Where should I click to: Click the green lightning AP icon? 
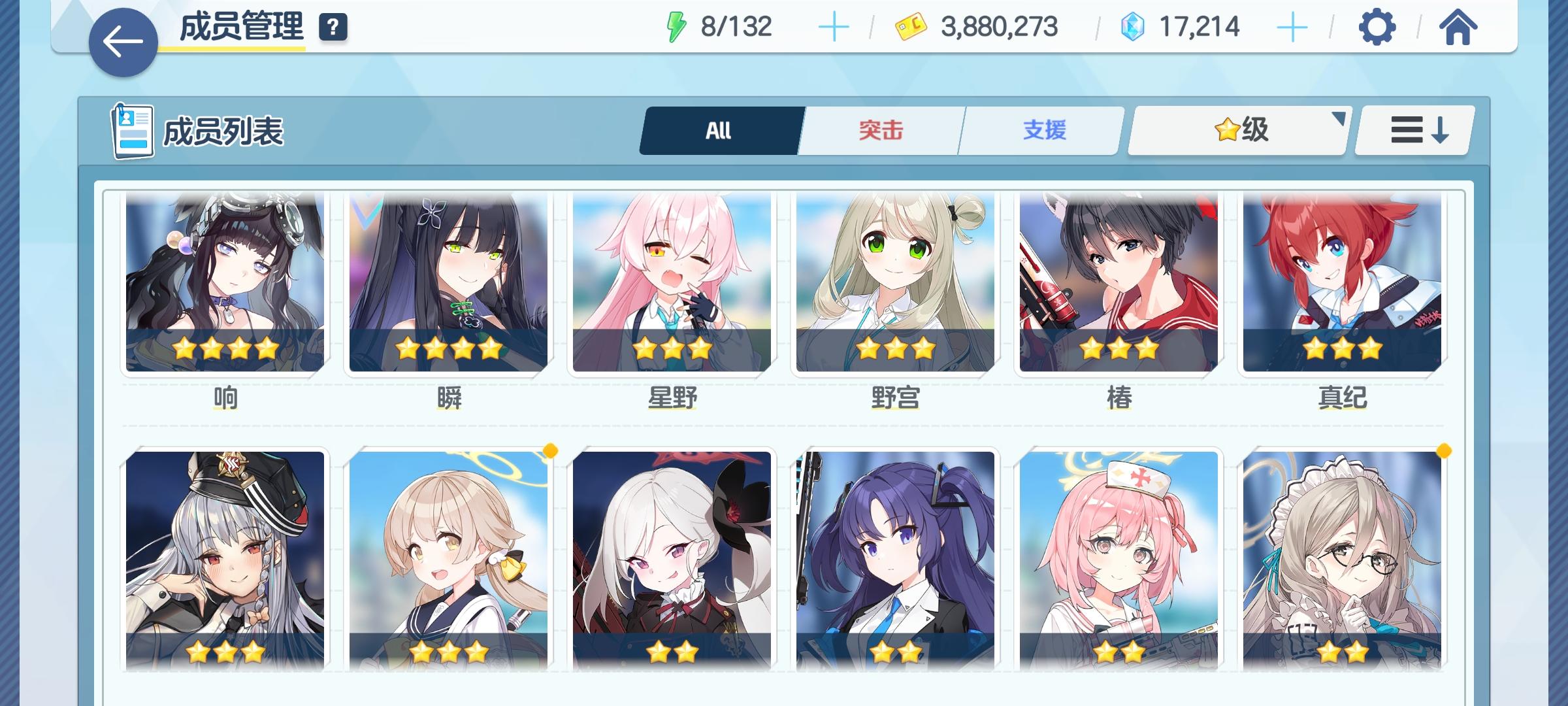(x=678, y=26)
